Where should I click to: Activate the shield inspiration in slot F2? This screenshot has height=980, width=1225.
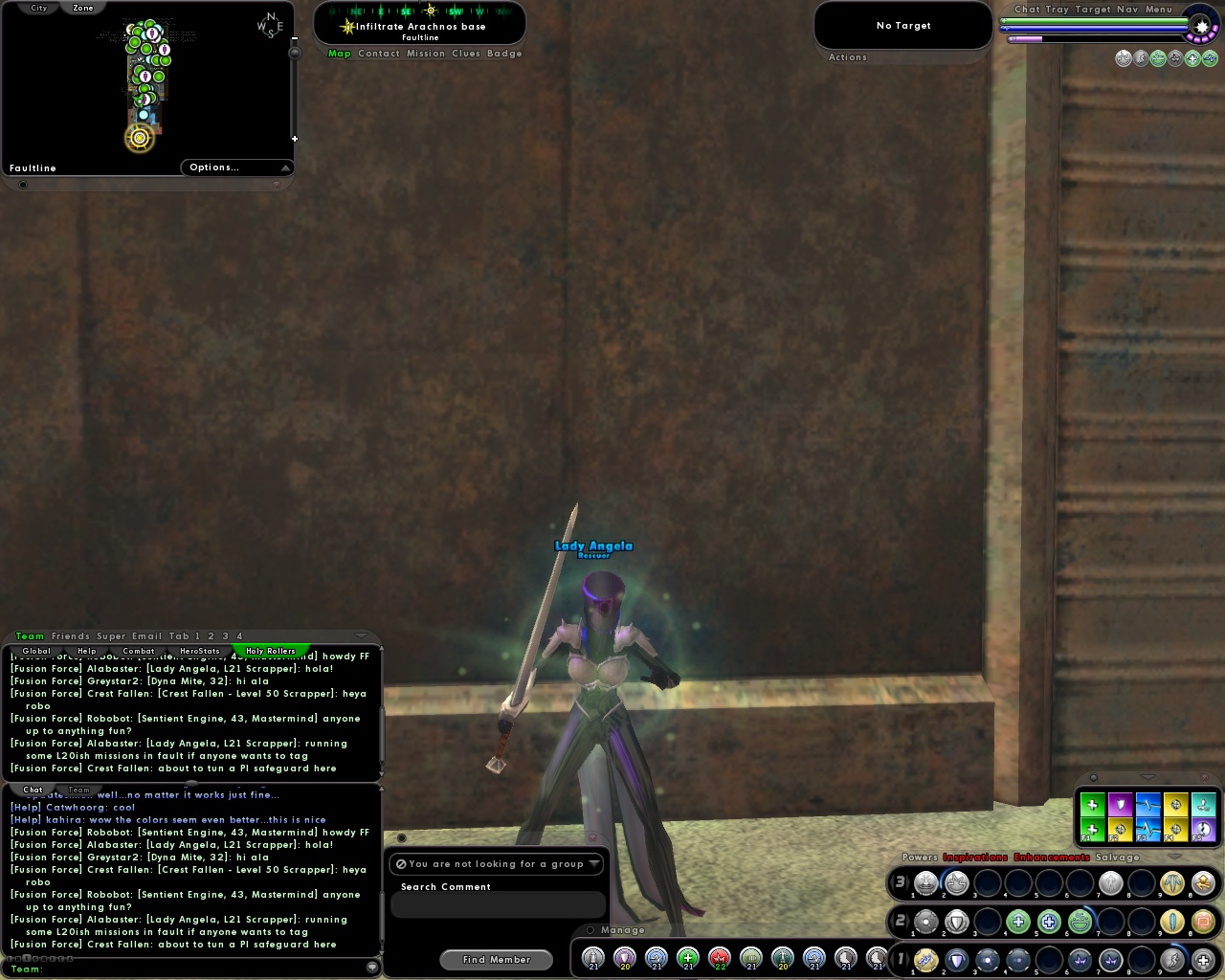pos(1120,804)
